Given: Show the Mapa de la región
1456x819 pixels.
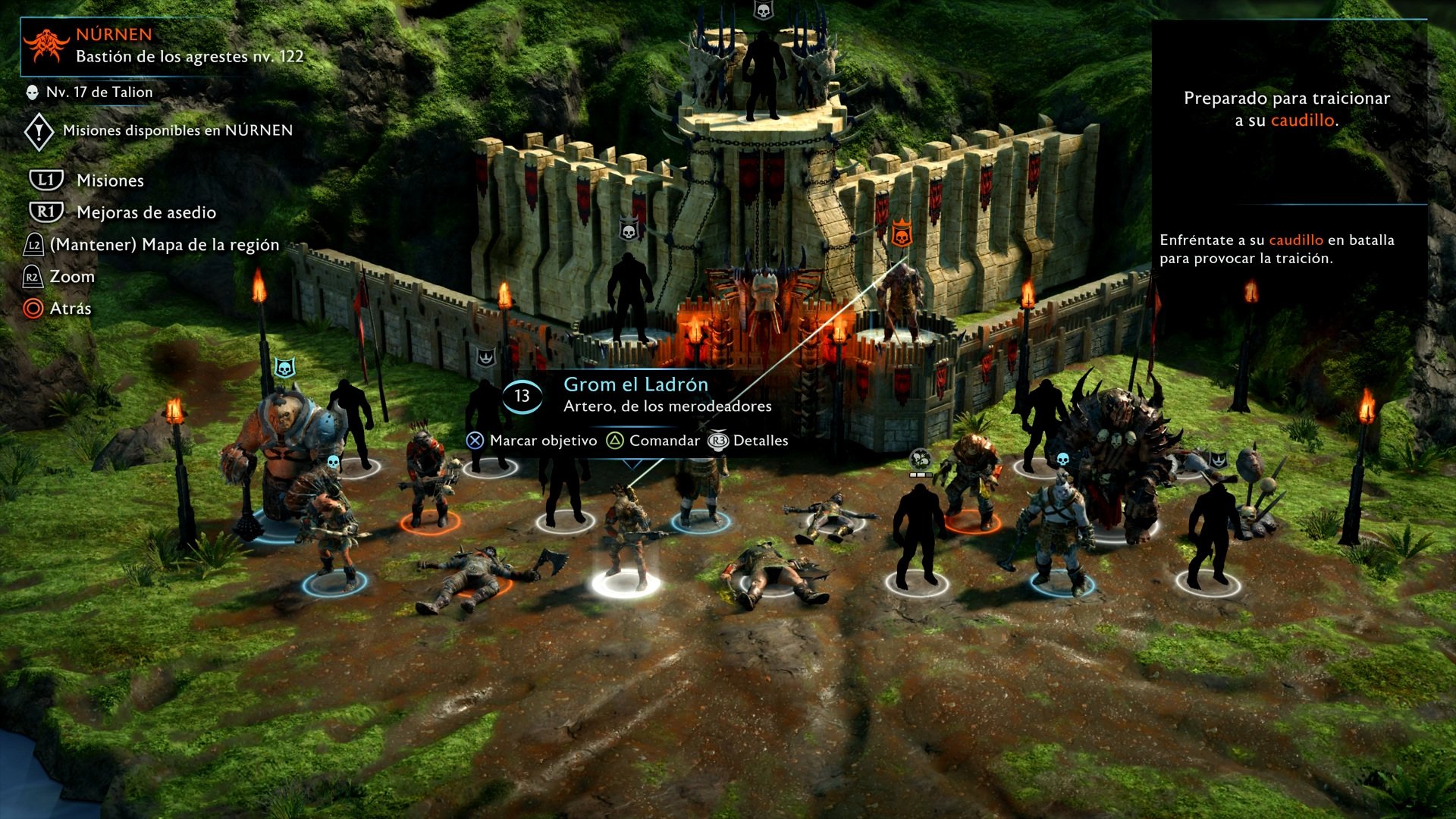Looking at the screenshot, I should point(164,245).
